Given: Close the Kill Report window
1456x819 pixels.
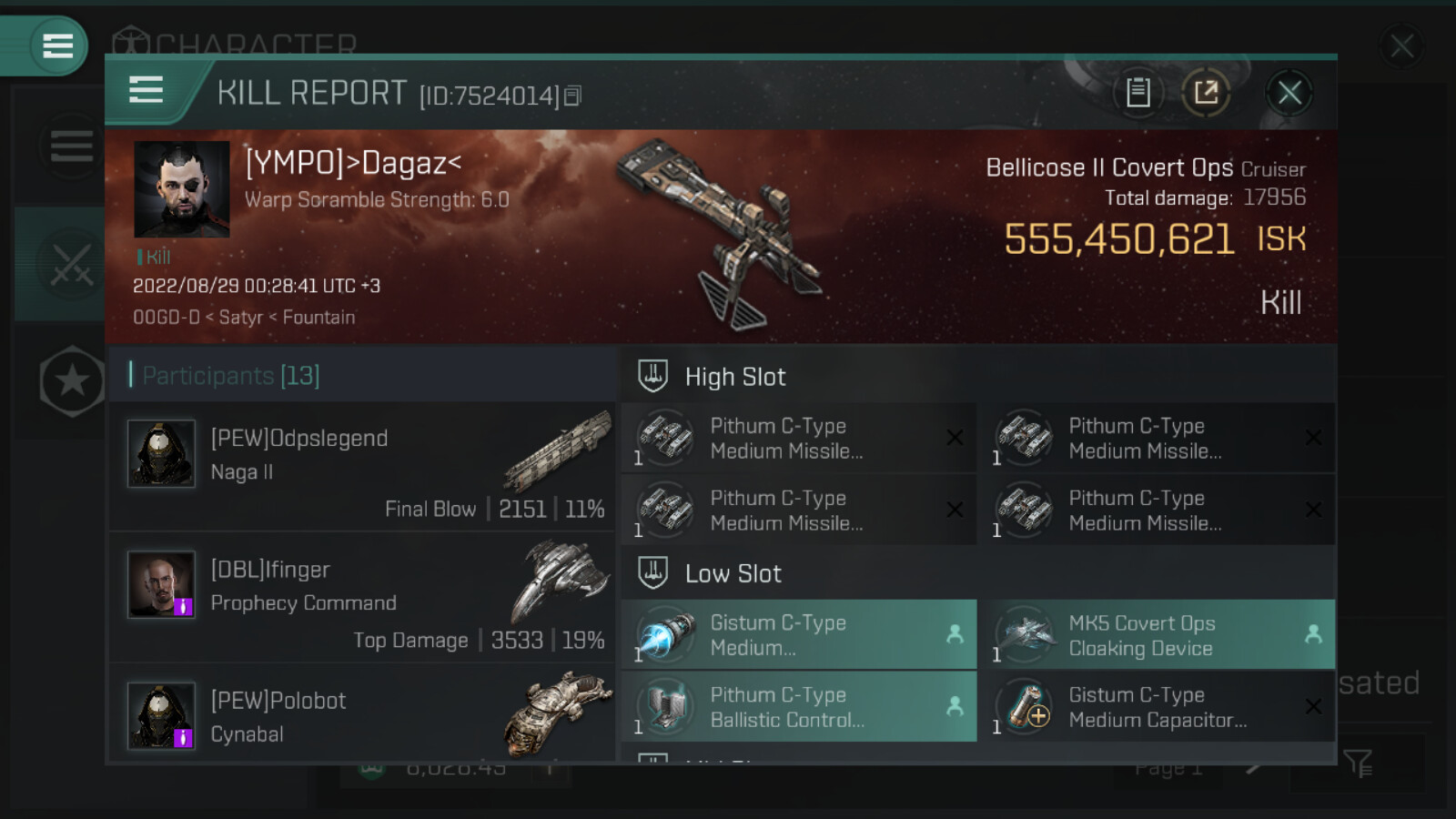Looking at the screenshot, I should 1289,93.
